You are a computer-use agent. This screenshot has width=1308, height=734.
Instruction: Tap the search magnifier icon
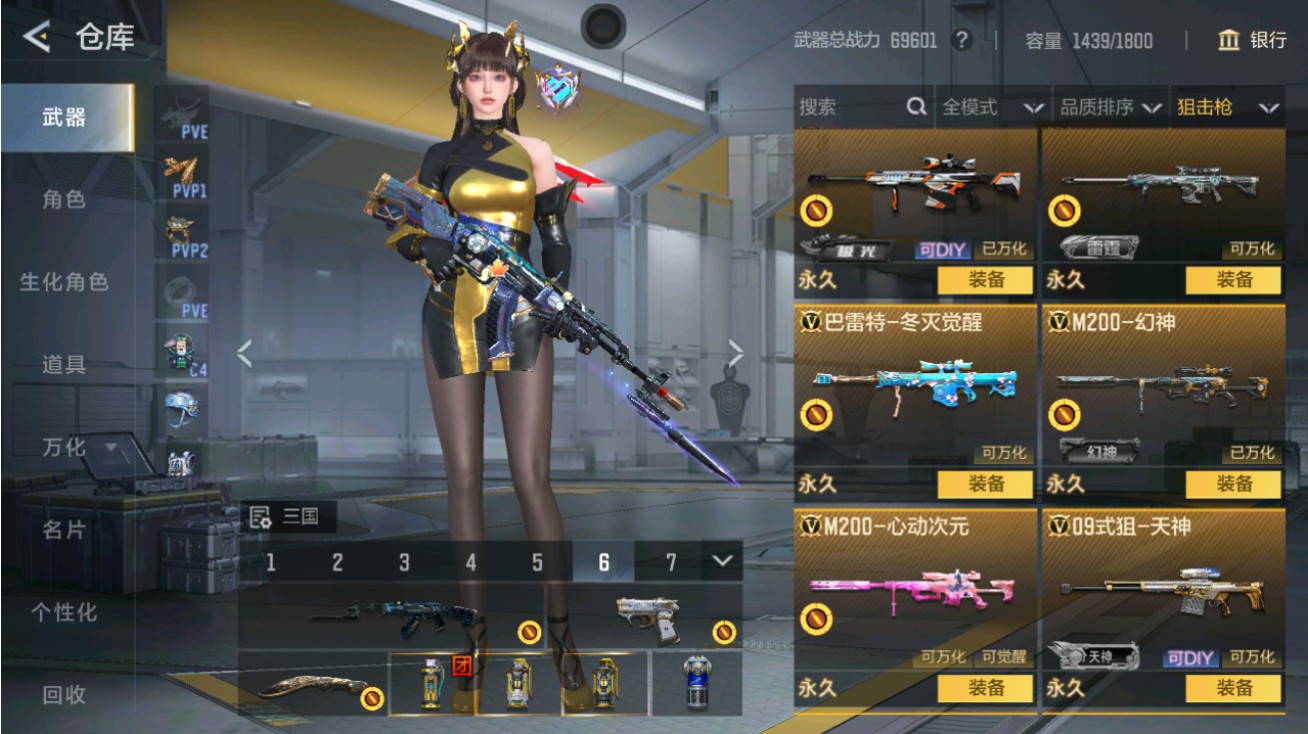(916, 106)
